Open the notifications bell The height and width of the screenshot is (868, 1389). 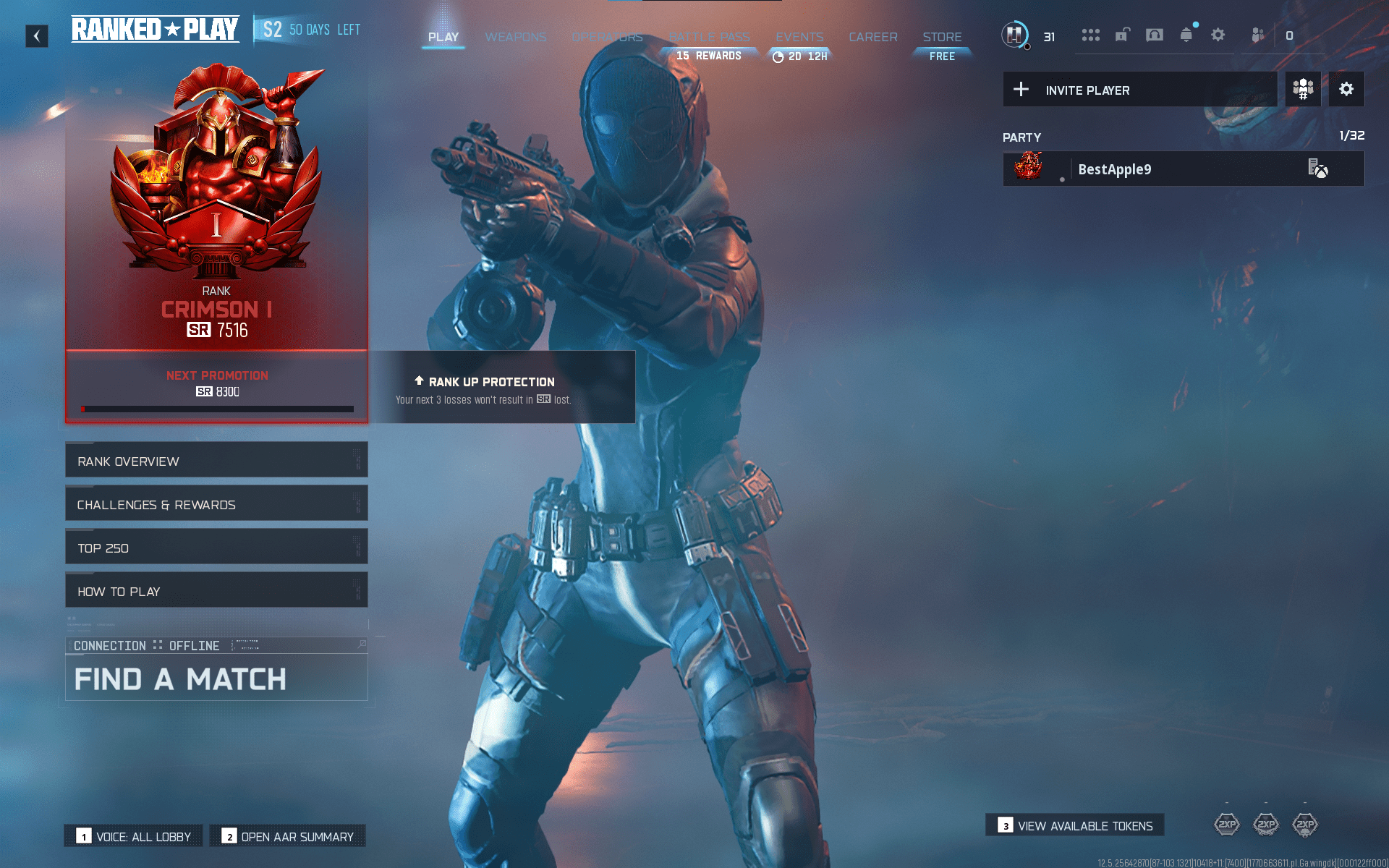[1186, 35]
